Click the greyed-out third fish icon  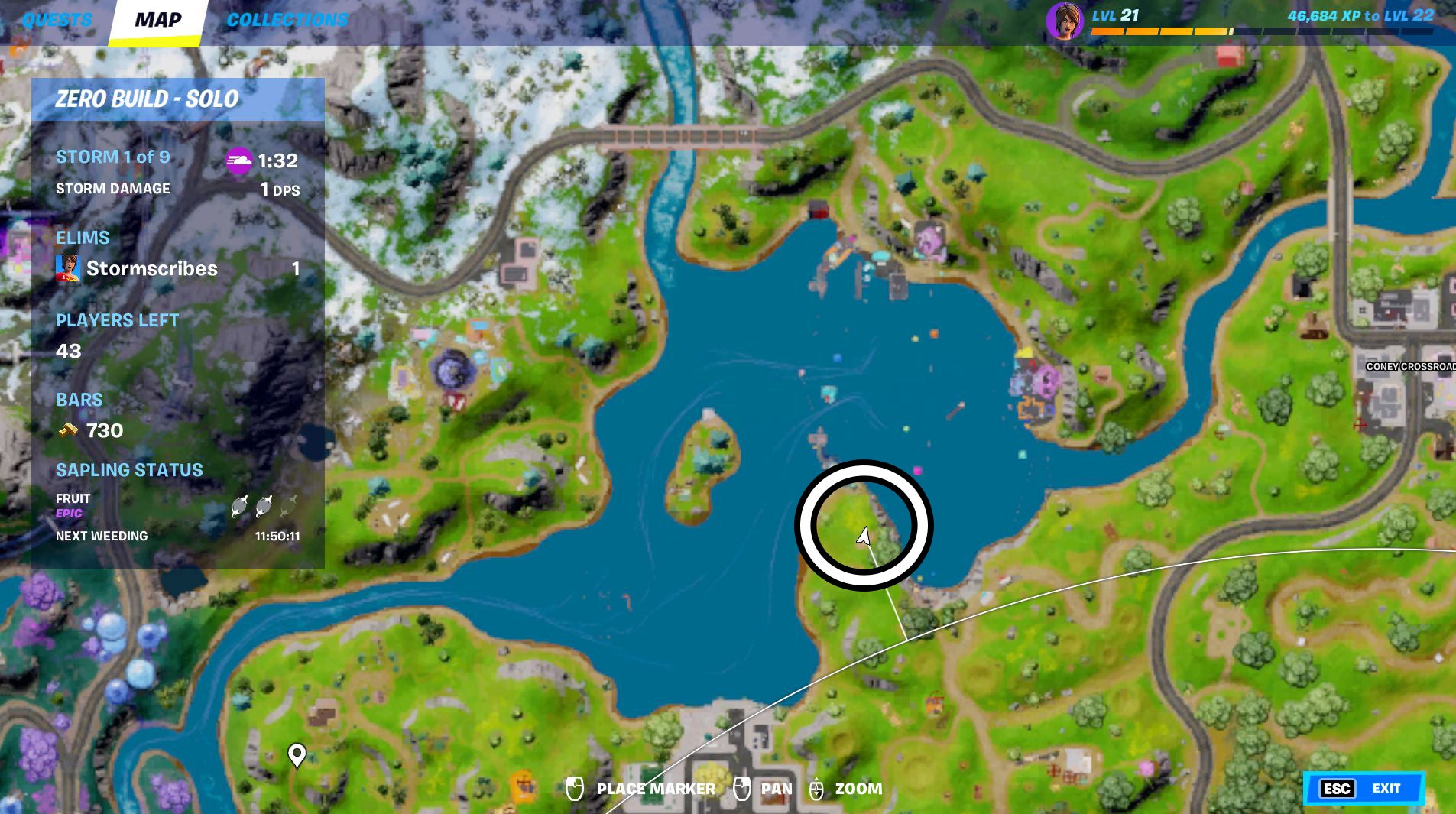(x=289, y=506)
